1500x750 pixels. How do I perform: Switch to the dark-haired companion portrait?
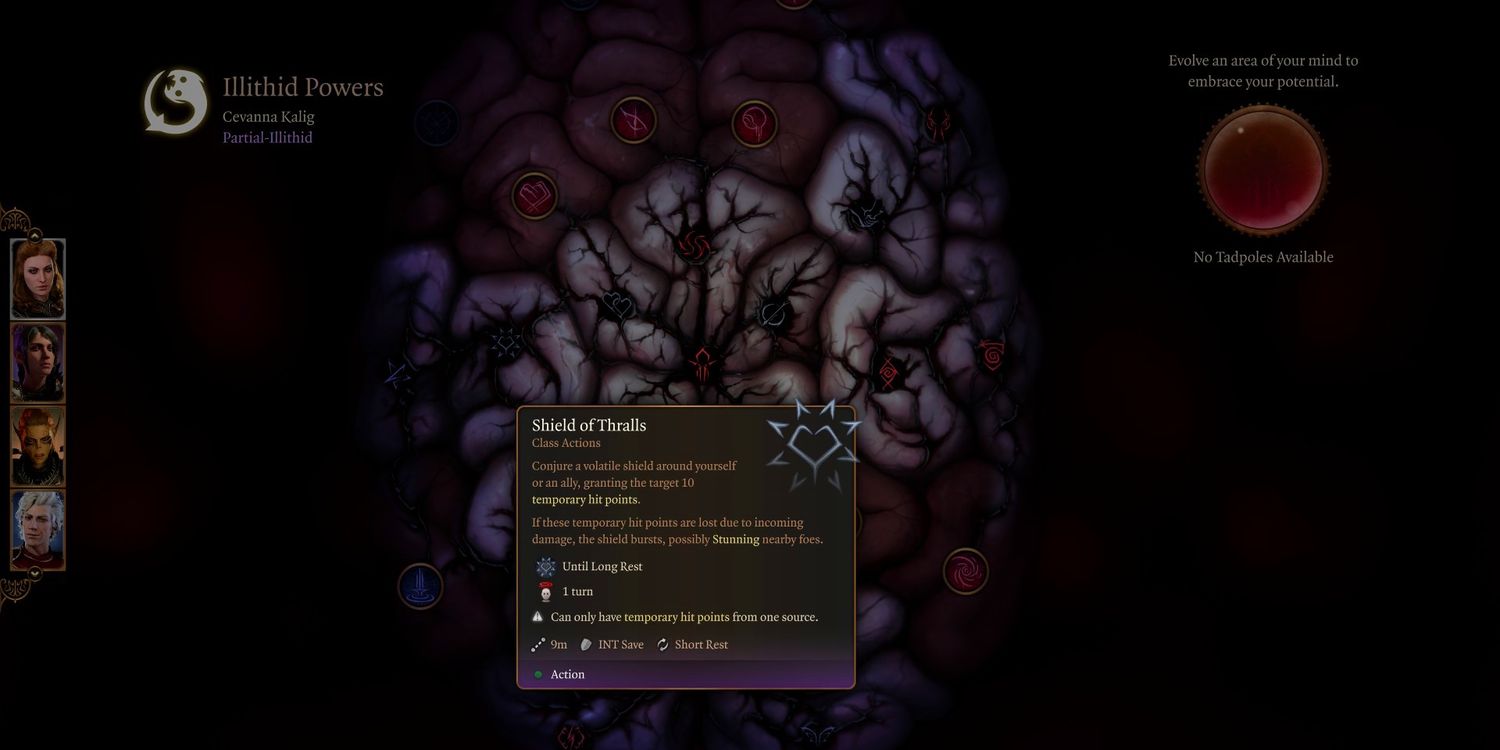click(x=38, y=362)
